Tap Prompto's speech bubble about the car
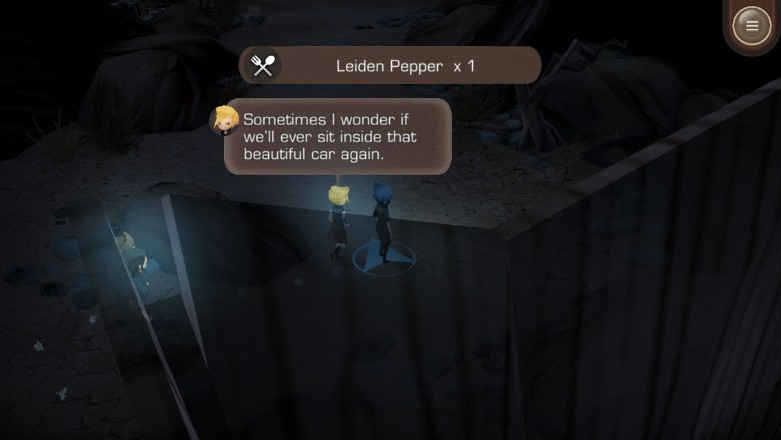Image resolution: width=781 pixels, height=440 pixels. click(338, 136)
